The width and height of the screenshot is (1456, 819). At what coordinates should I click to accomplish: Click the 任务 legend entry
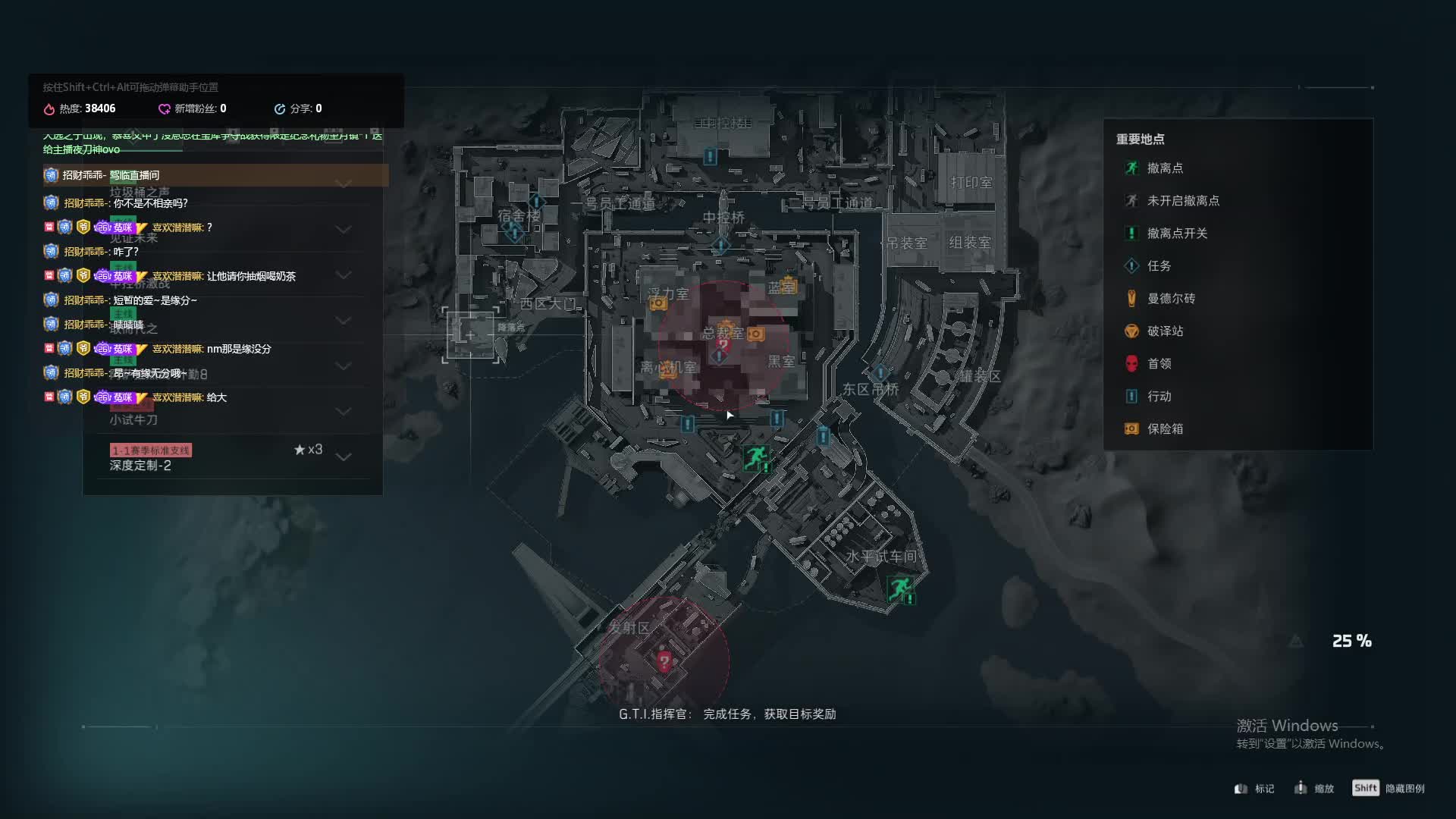tap(1158, 266)
